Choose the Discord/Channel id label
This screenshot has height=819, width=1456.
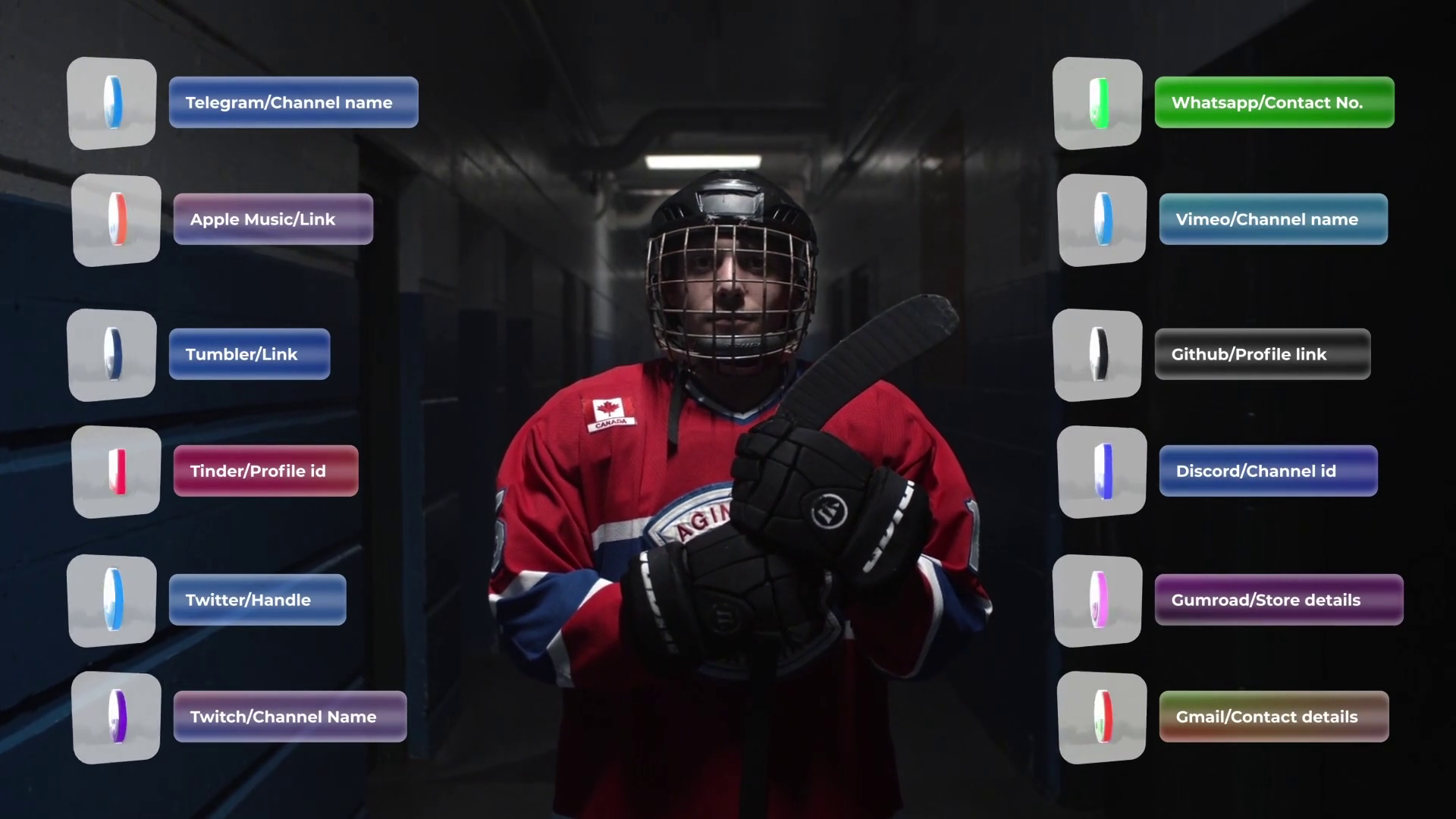[x=1268, y=471]
